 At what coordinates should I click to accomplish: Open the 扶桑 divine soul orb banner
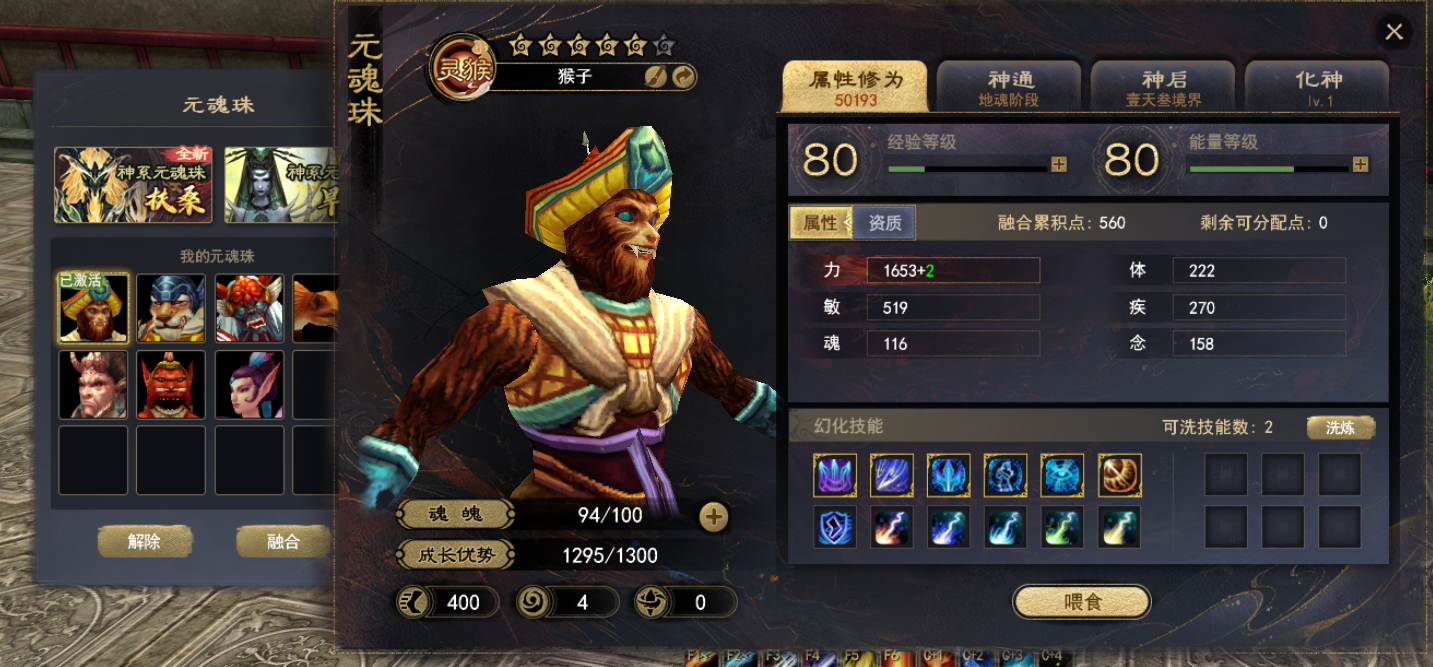(133, 185)
